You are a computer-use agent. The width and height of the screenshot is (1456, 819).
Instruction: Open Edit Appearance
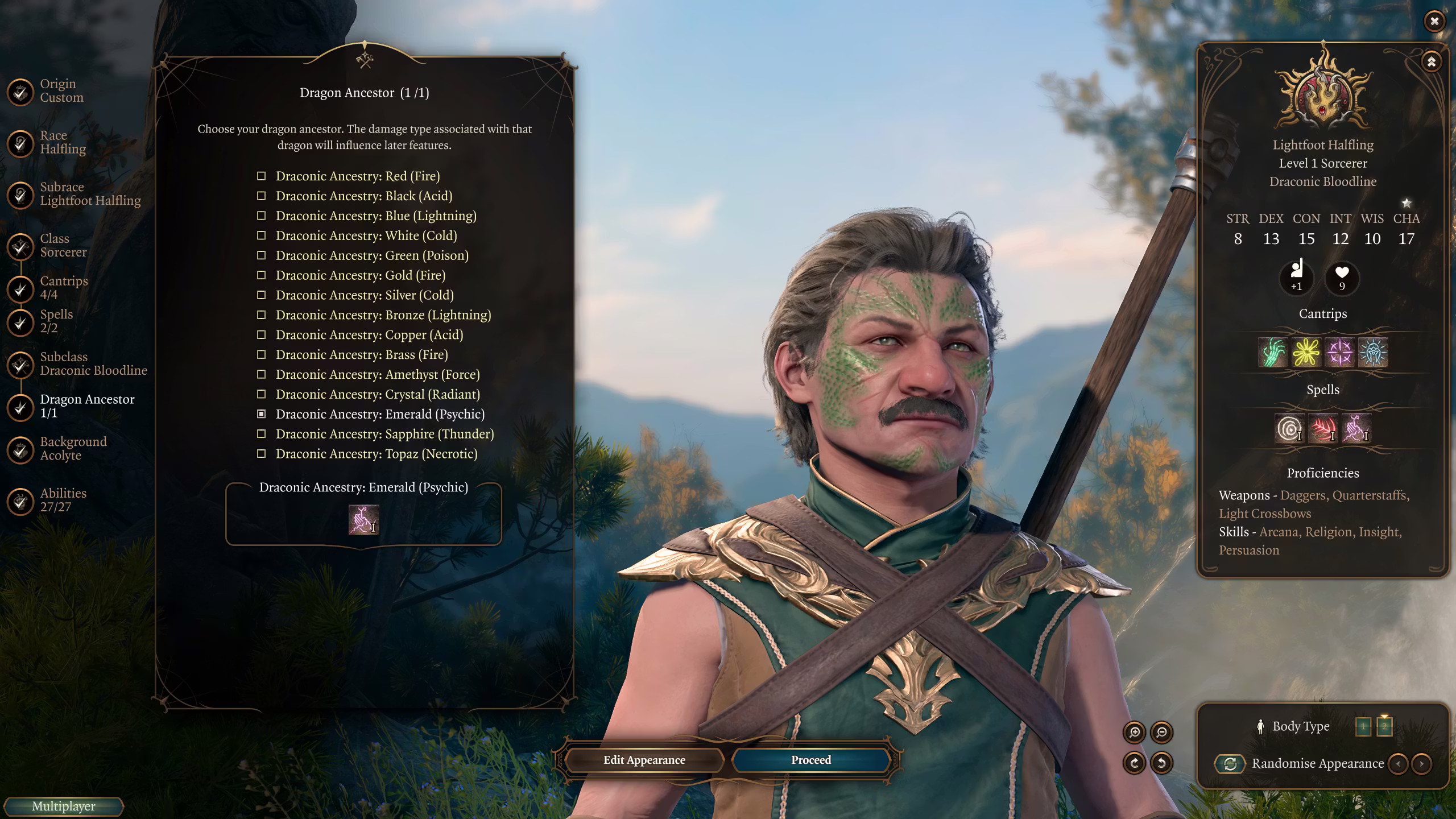pos(644,760)
